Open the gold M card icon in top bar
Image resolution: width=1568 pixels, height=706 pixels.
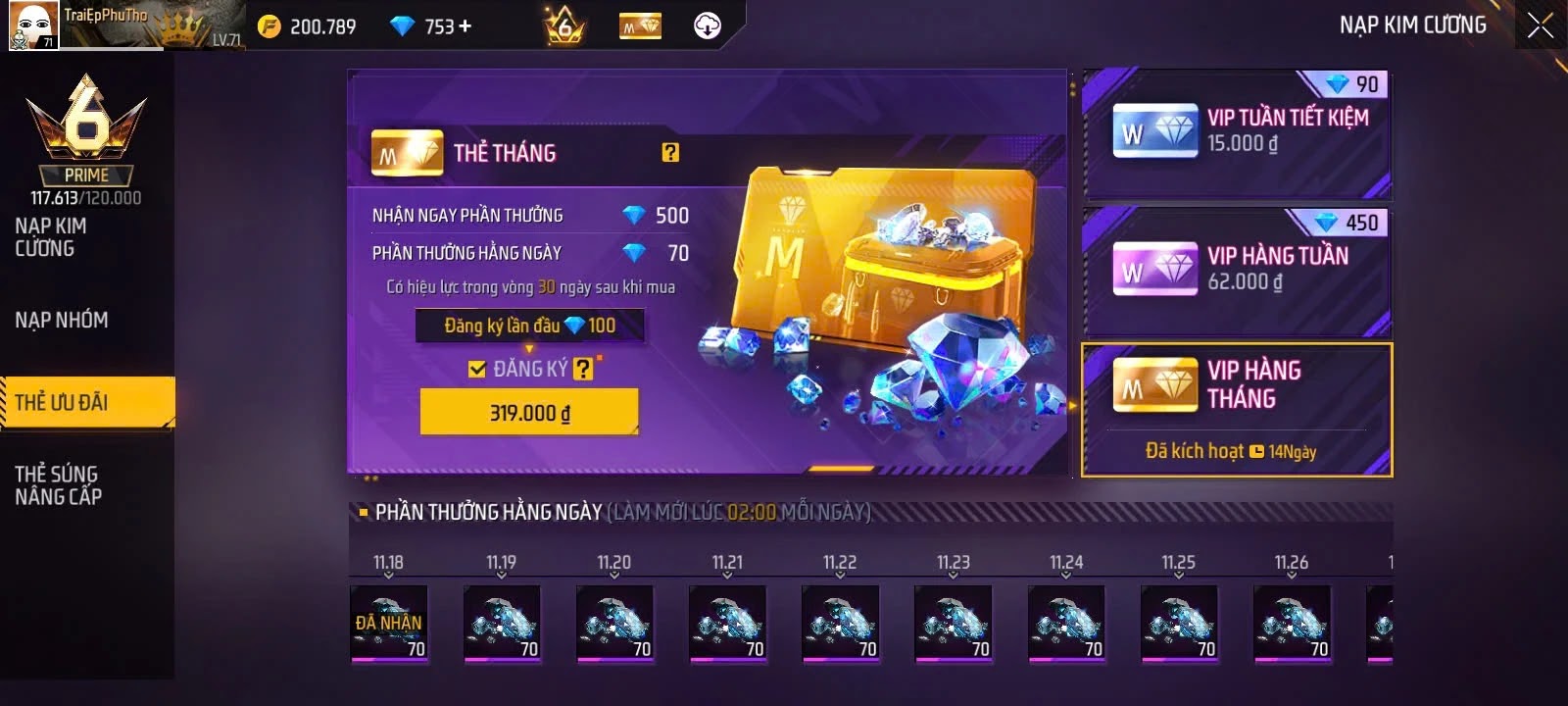pos(641,26)
